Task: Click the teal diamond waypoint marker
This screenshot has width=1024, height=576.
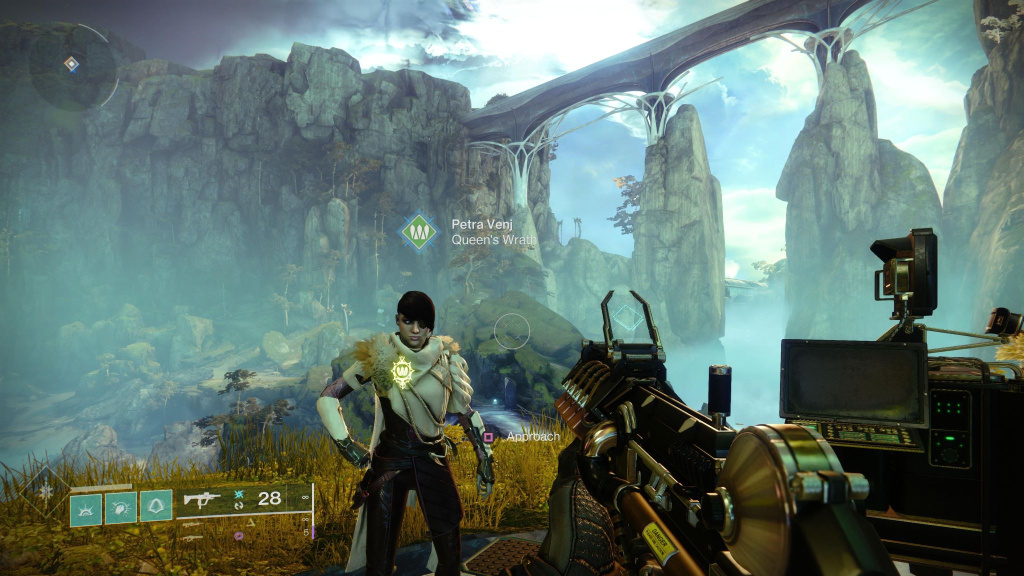Action: 627,319
